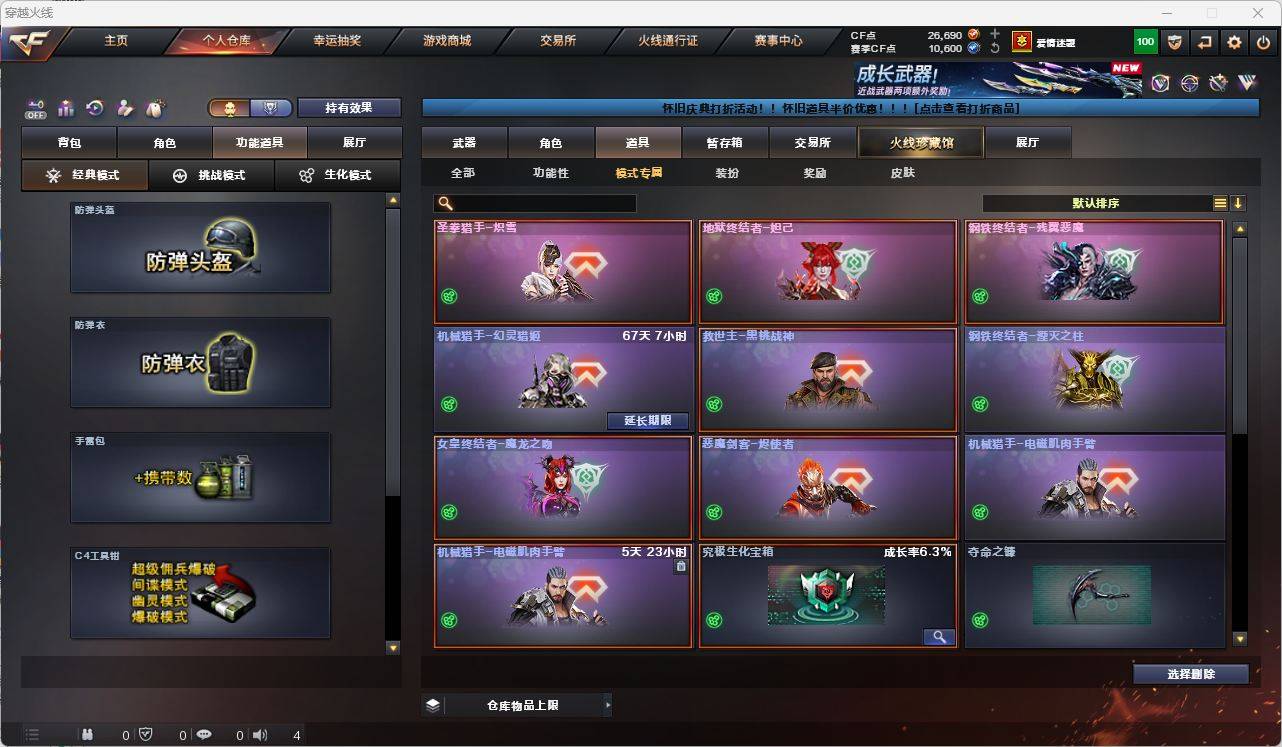Click the volume control showing level 4

point(258,735)
